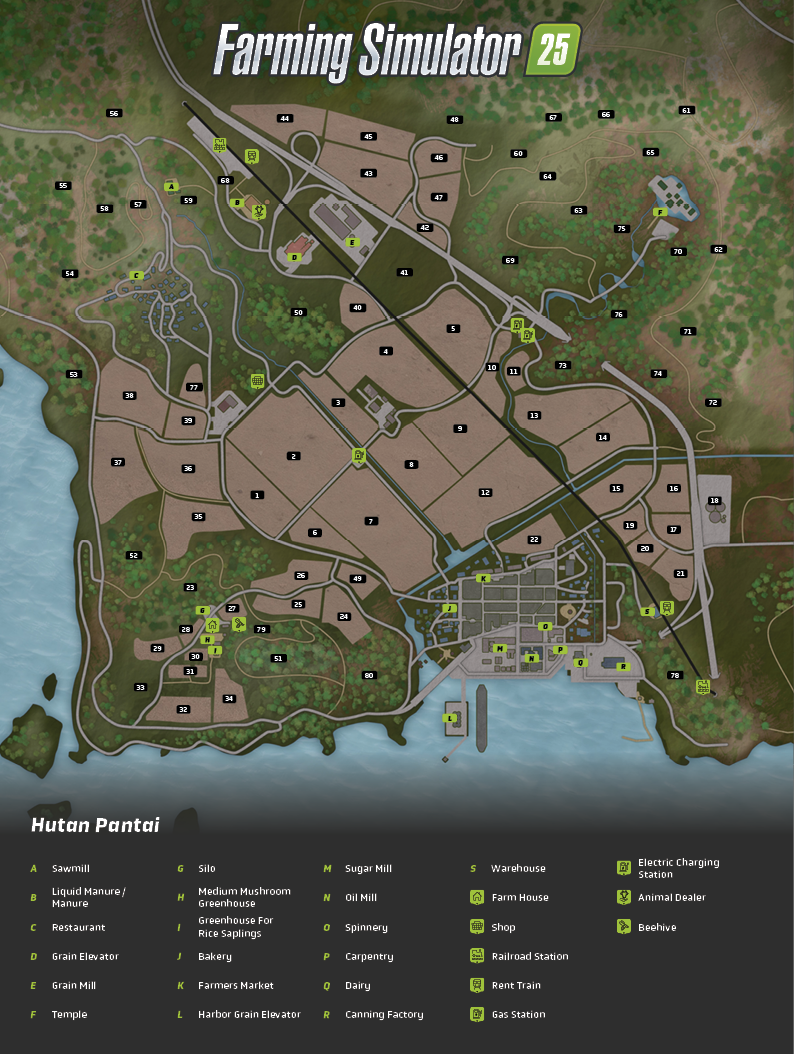Choose the Temple entry in the legend
The height and width of the screenshot is (1054, 794).
(69, 1014)
